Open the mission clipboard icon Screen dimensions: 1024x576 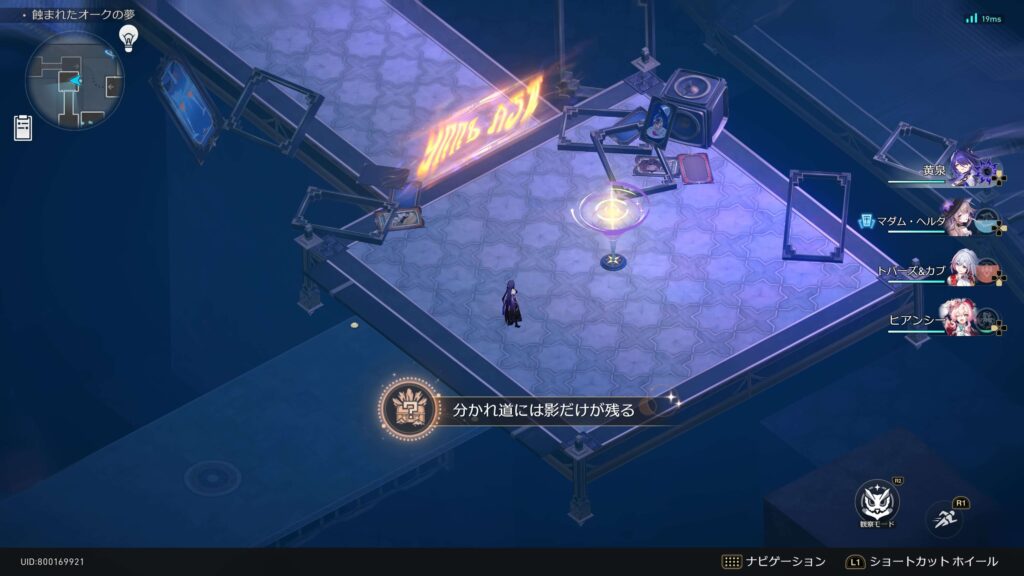(x=22, y=128)
